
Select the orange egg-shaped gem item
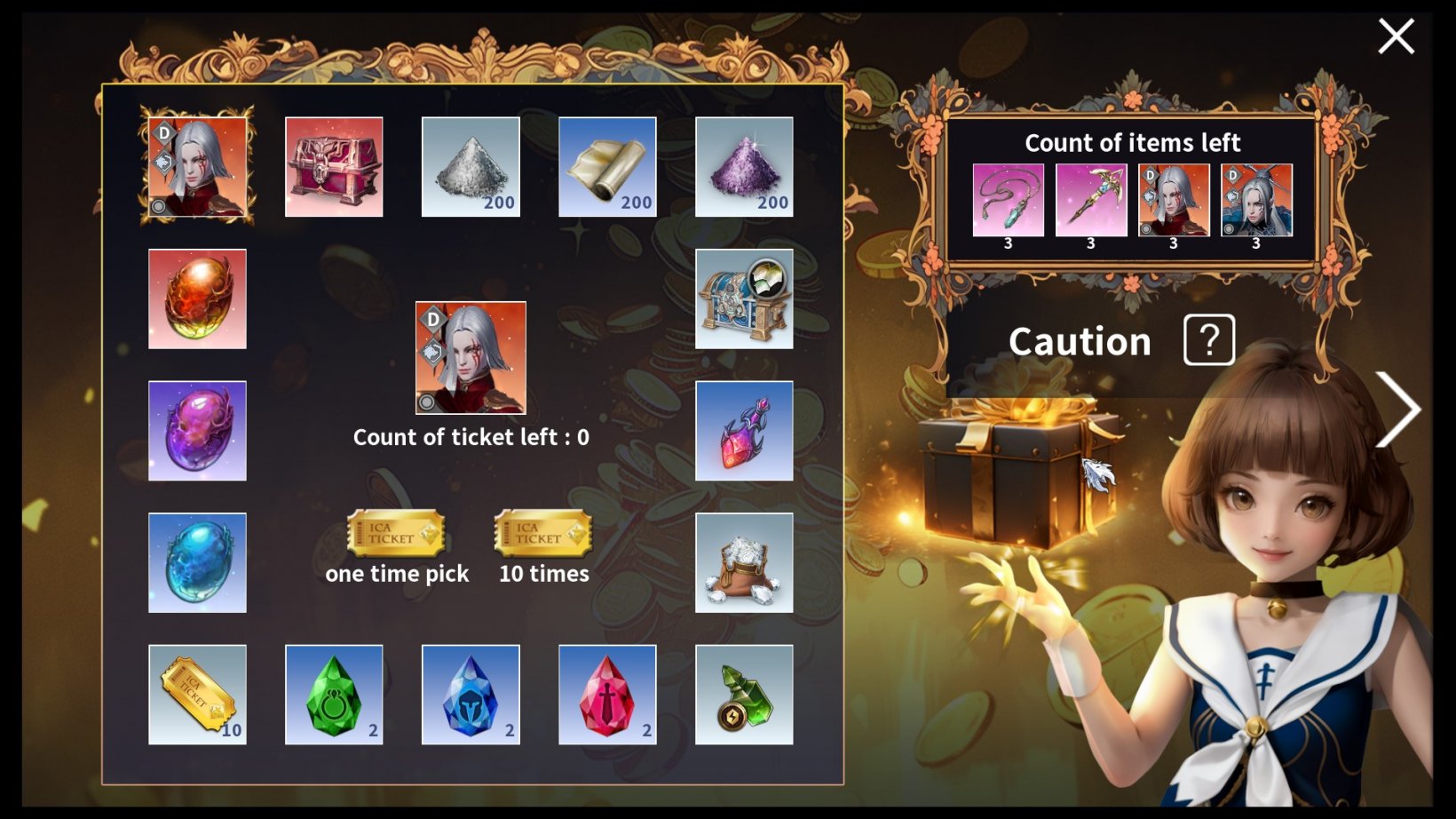click(x=197, y=298)
